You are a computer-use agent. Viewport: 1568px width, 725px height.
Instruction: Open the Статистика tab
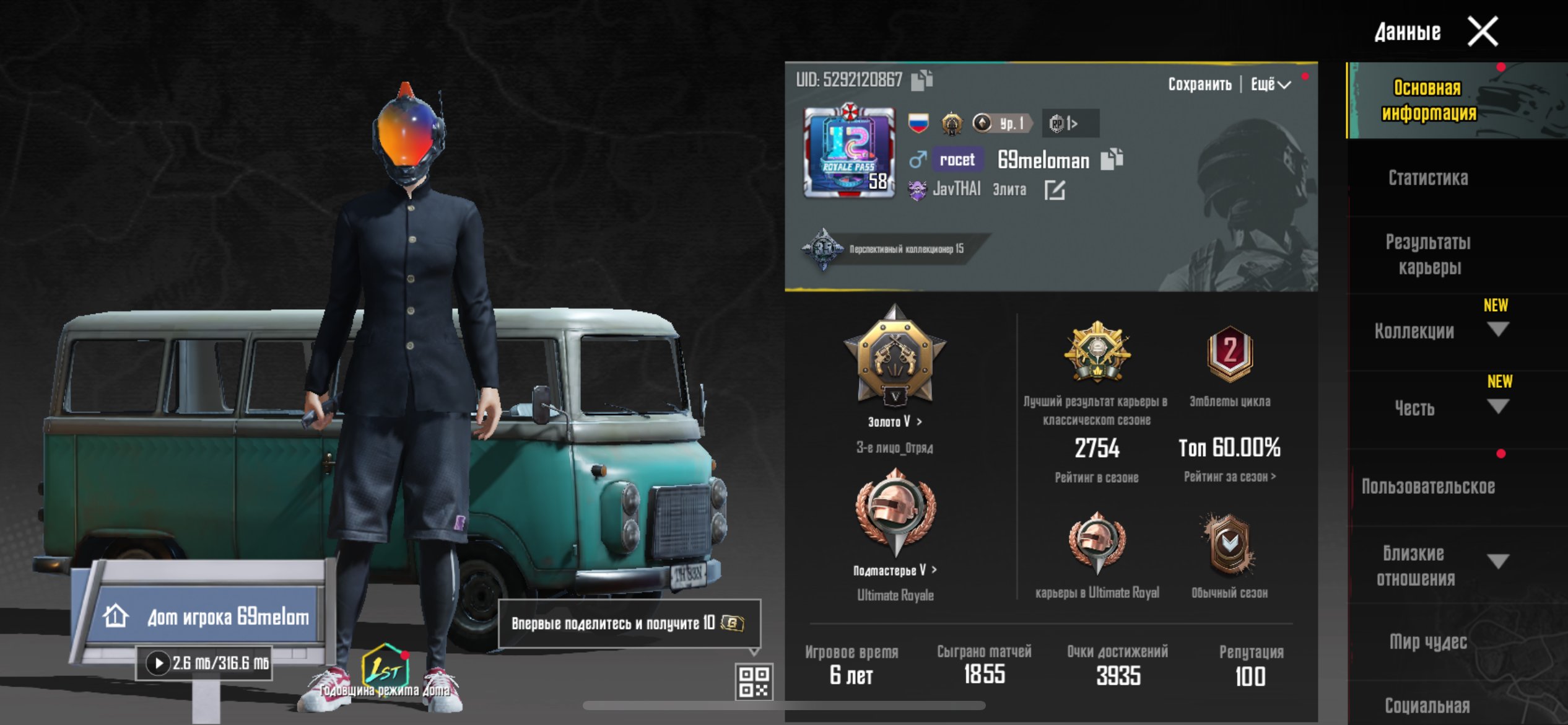[x=1428, y=178]
